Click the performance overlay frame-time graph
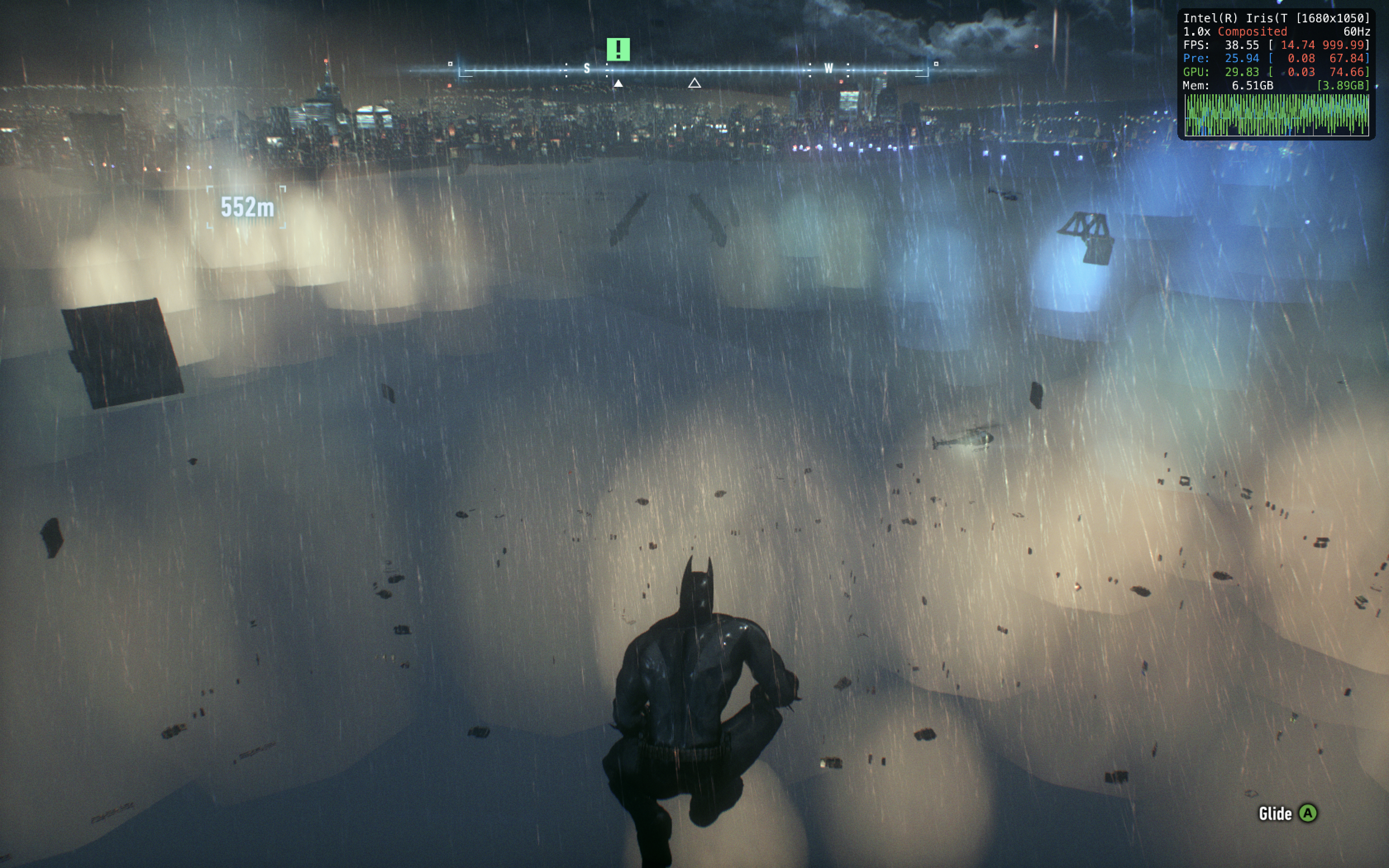The image size is (1389, 868). point(1277,115)
